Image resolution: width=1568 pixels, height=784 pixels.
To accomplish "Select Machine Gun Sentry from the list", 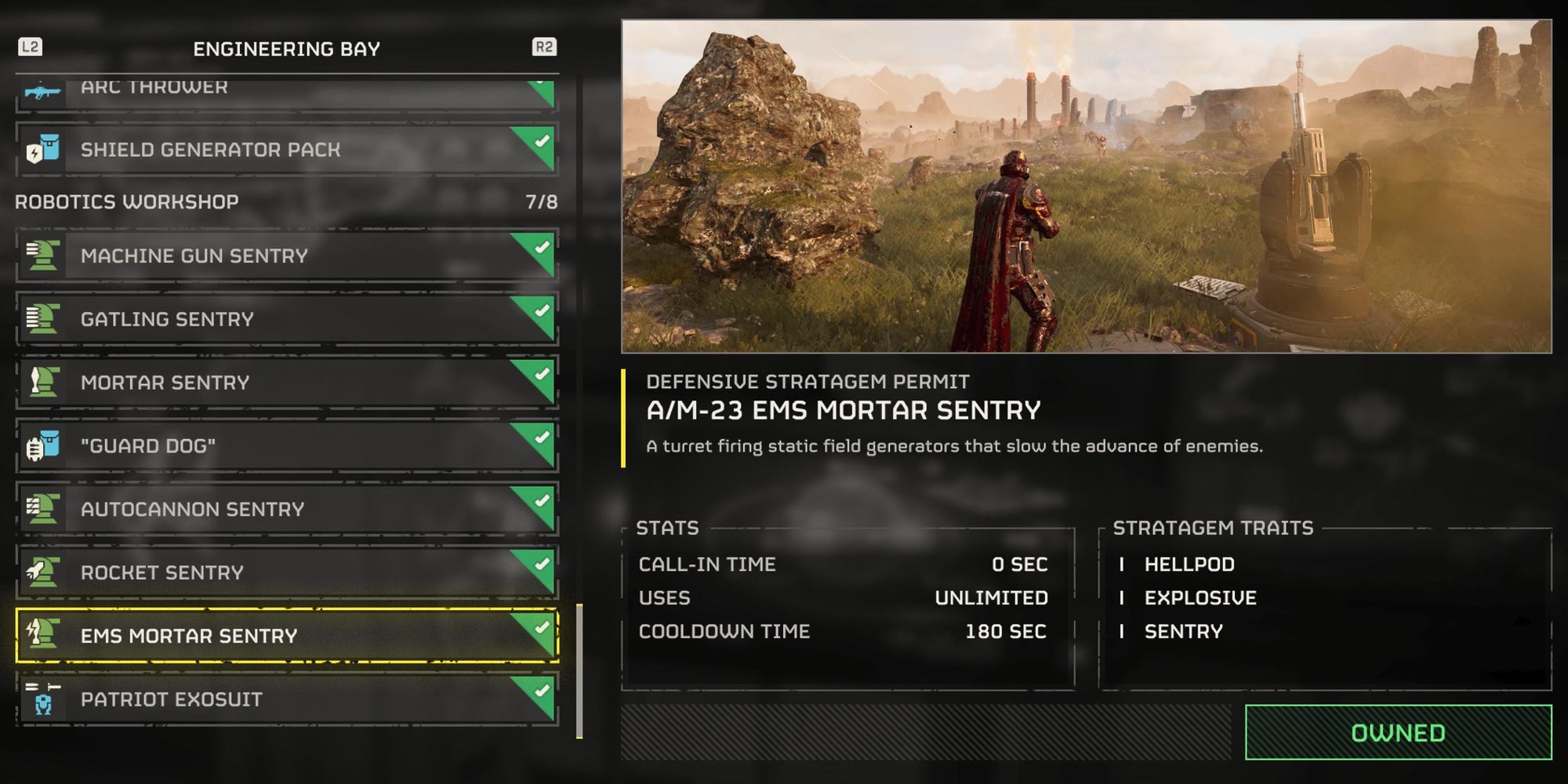I will click(286, 256).
